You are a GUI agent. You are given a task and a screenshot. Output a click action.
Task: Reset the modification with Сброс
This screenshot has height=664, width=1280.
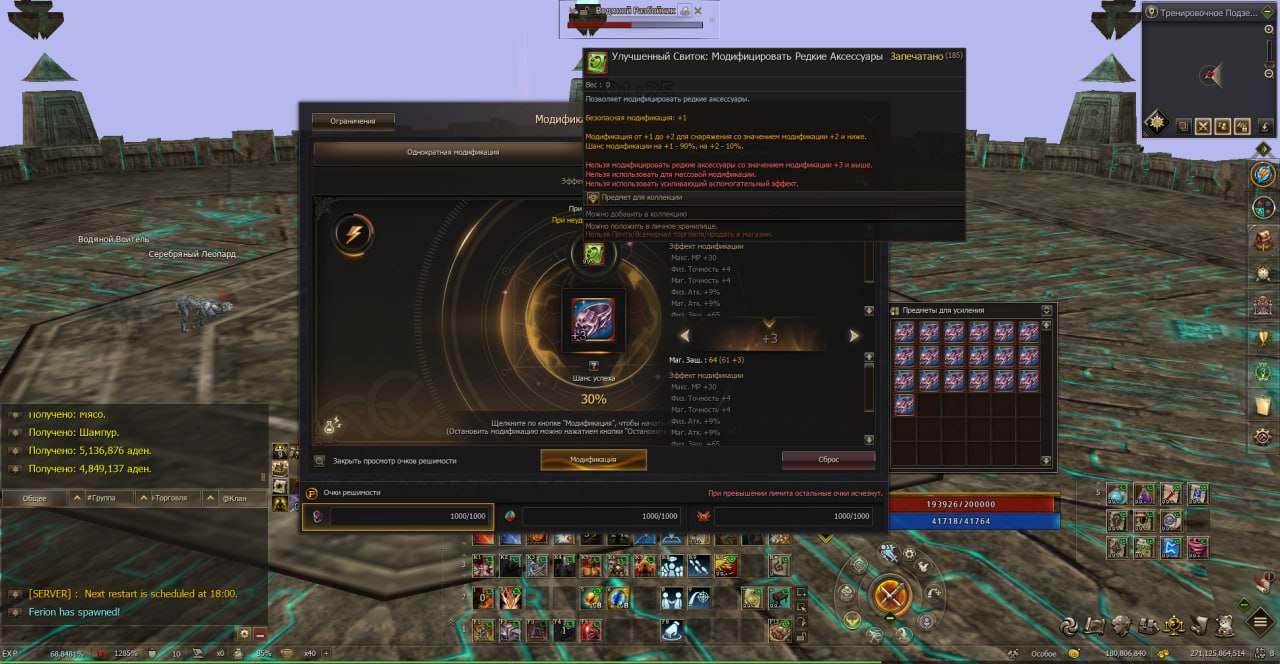click(x=828, y=460)
